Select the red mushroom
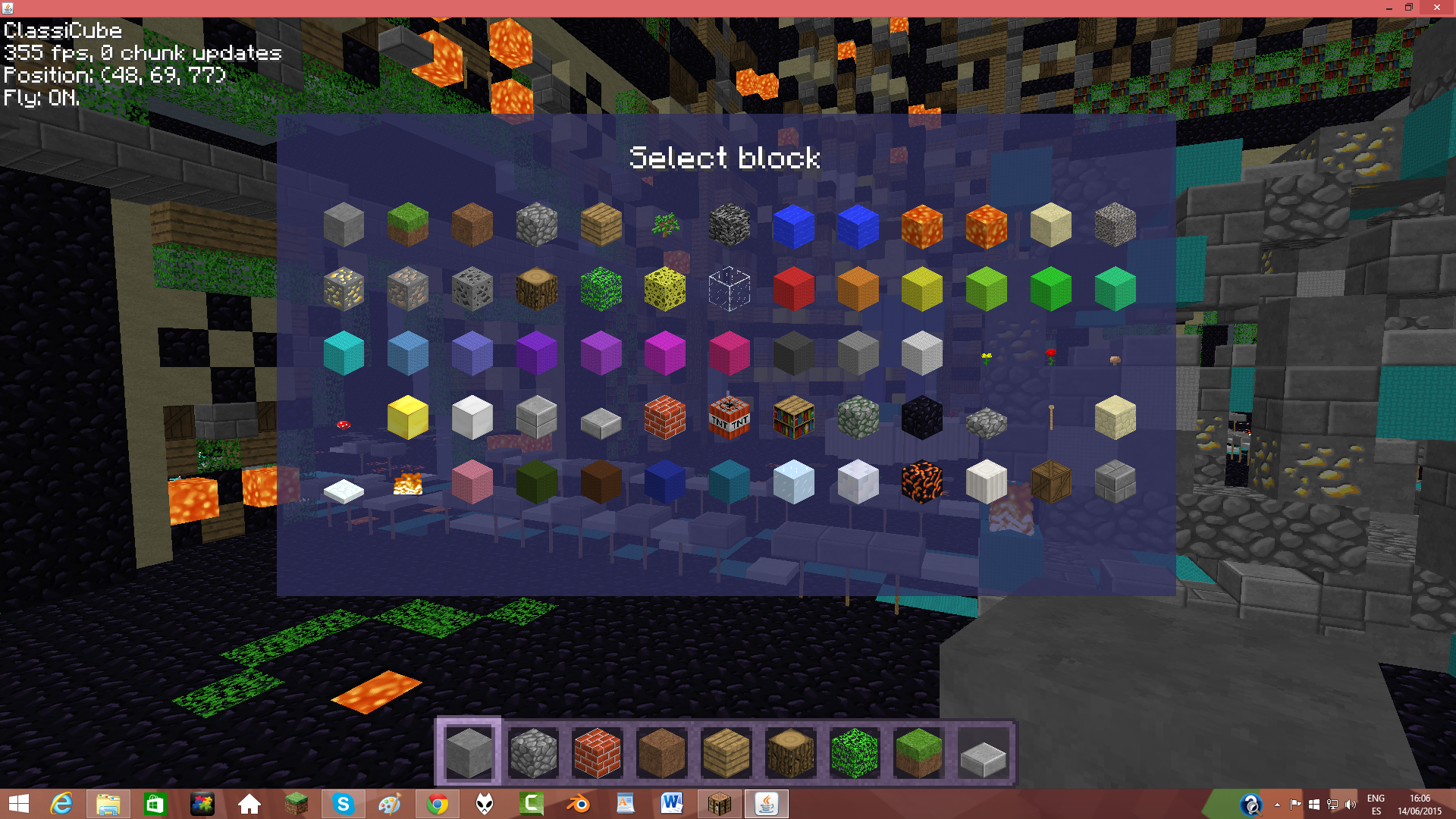This screenshot has height=819, width=1456. click(x=343, y=425)
